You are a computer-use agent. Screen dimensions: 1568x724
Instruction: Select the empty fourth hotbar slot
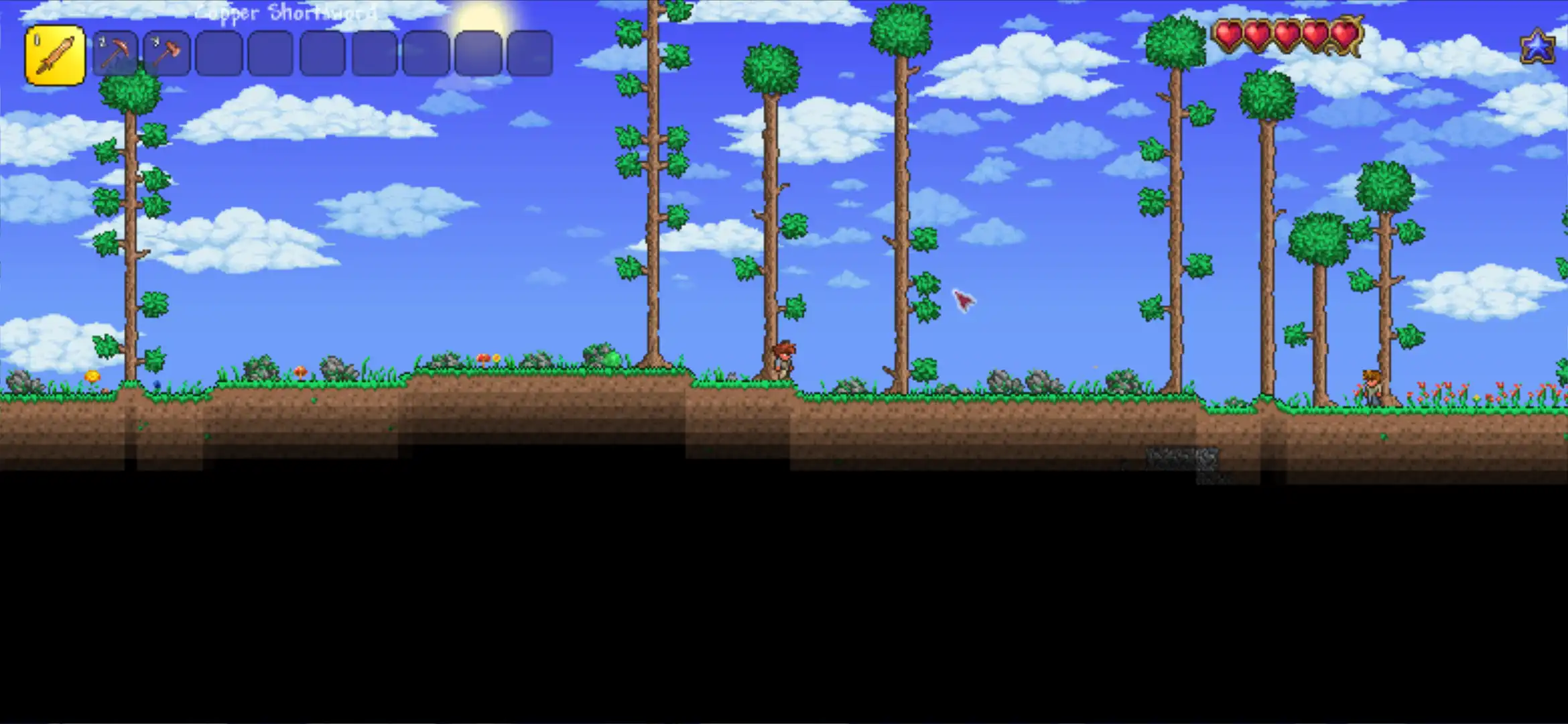pyautogui.click(x=218, y=54)
